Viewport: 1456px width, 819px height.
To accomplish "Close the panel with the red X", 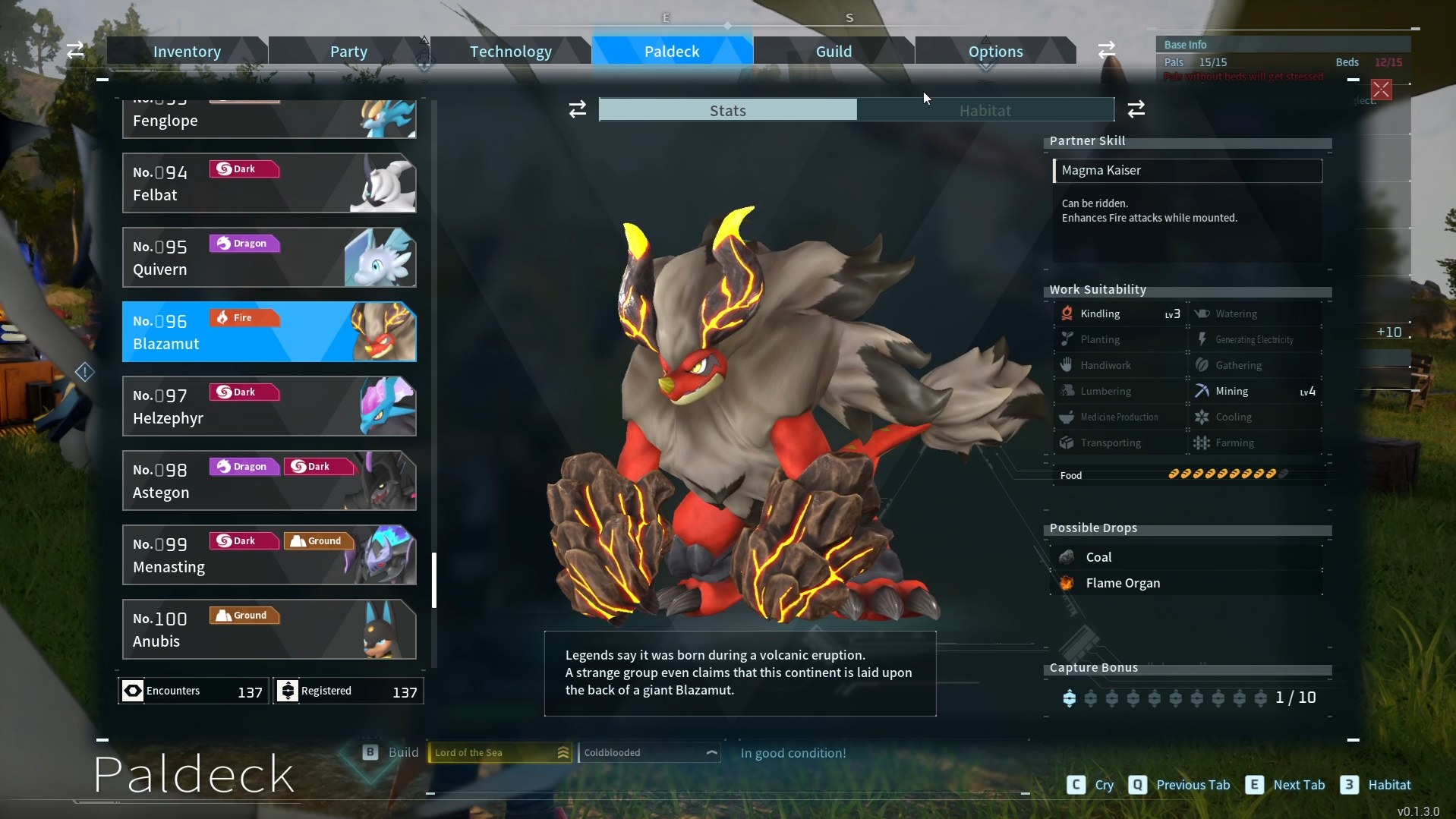I will pos(1381,90).
